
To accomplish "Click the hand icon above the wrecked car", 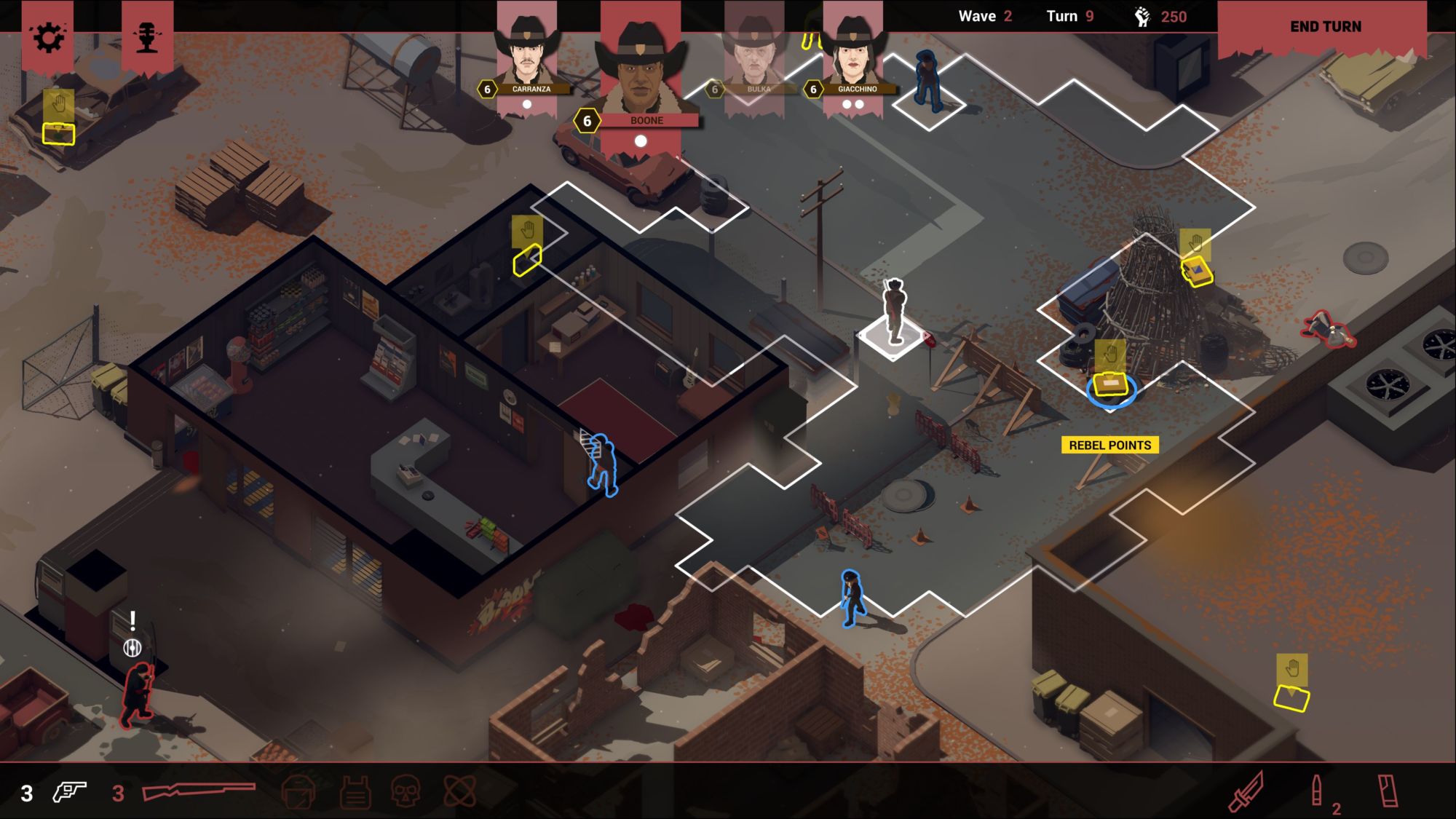I will click(x=58, y=105).
